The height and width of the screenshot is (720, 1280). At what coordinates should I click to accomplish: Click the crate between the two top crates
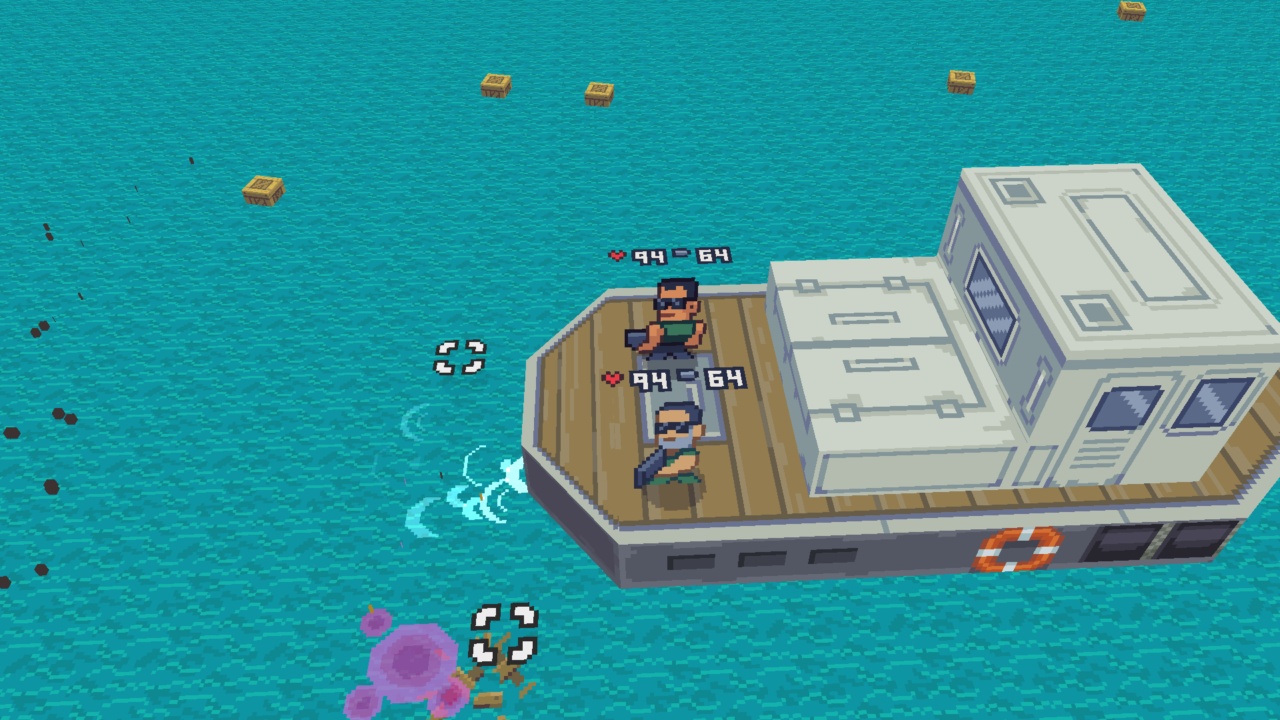(x=598, y=92)
